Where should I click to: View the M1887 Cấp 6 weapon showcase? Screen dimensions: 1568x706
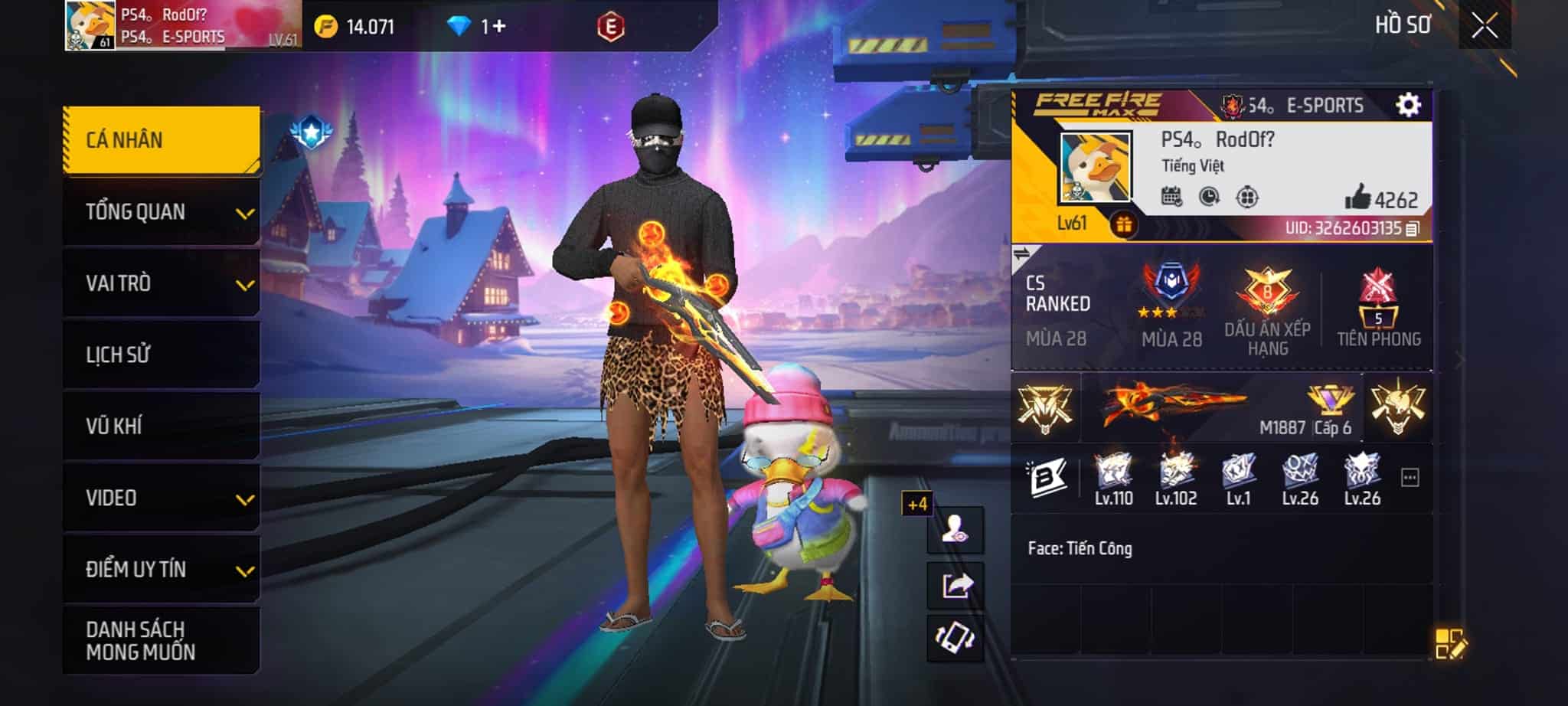[1221, 407]
